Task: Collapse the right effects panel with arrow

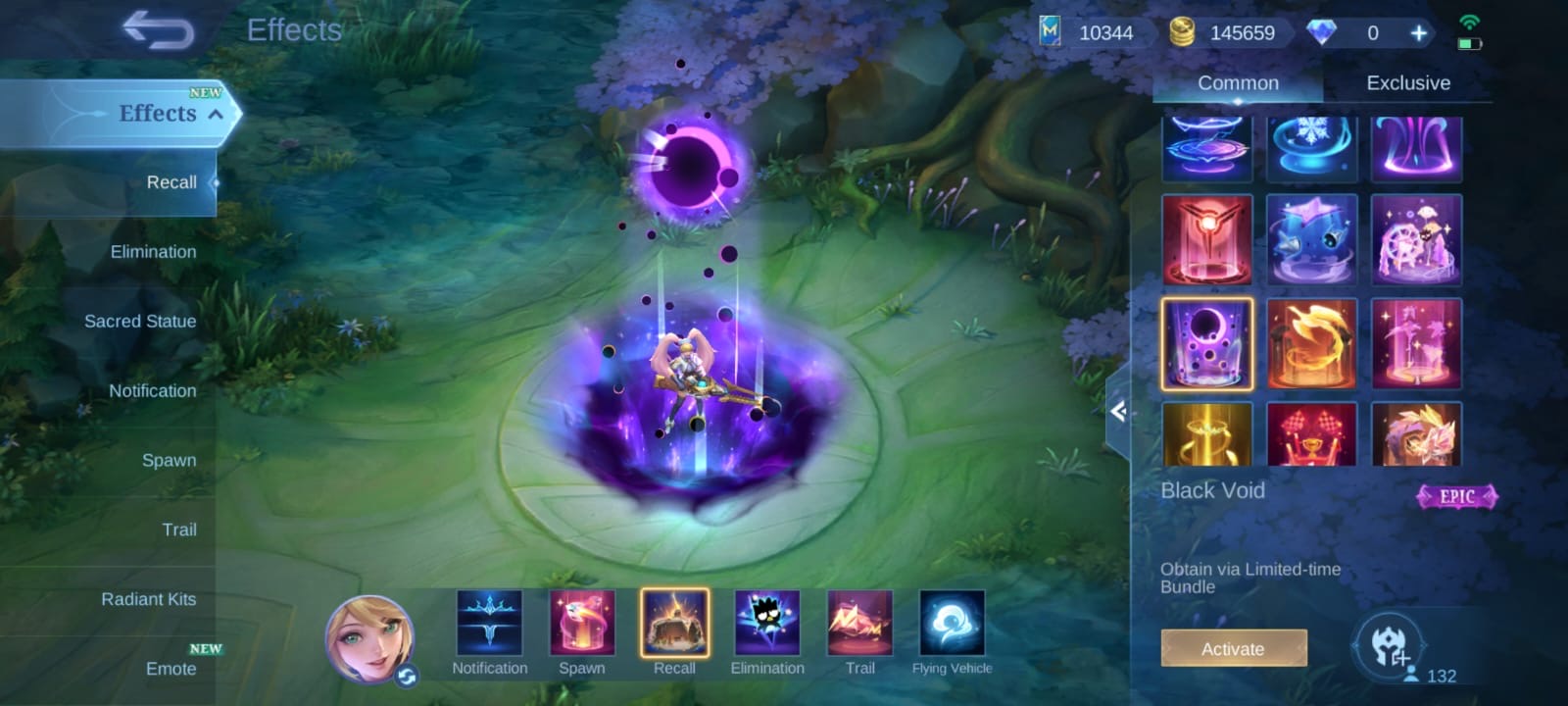Action: pyautogui.click(x=1118, y=411)
